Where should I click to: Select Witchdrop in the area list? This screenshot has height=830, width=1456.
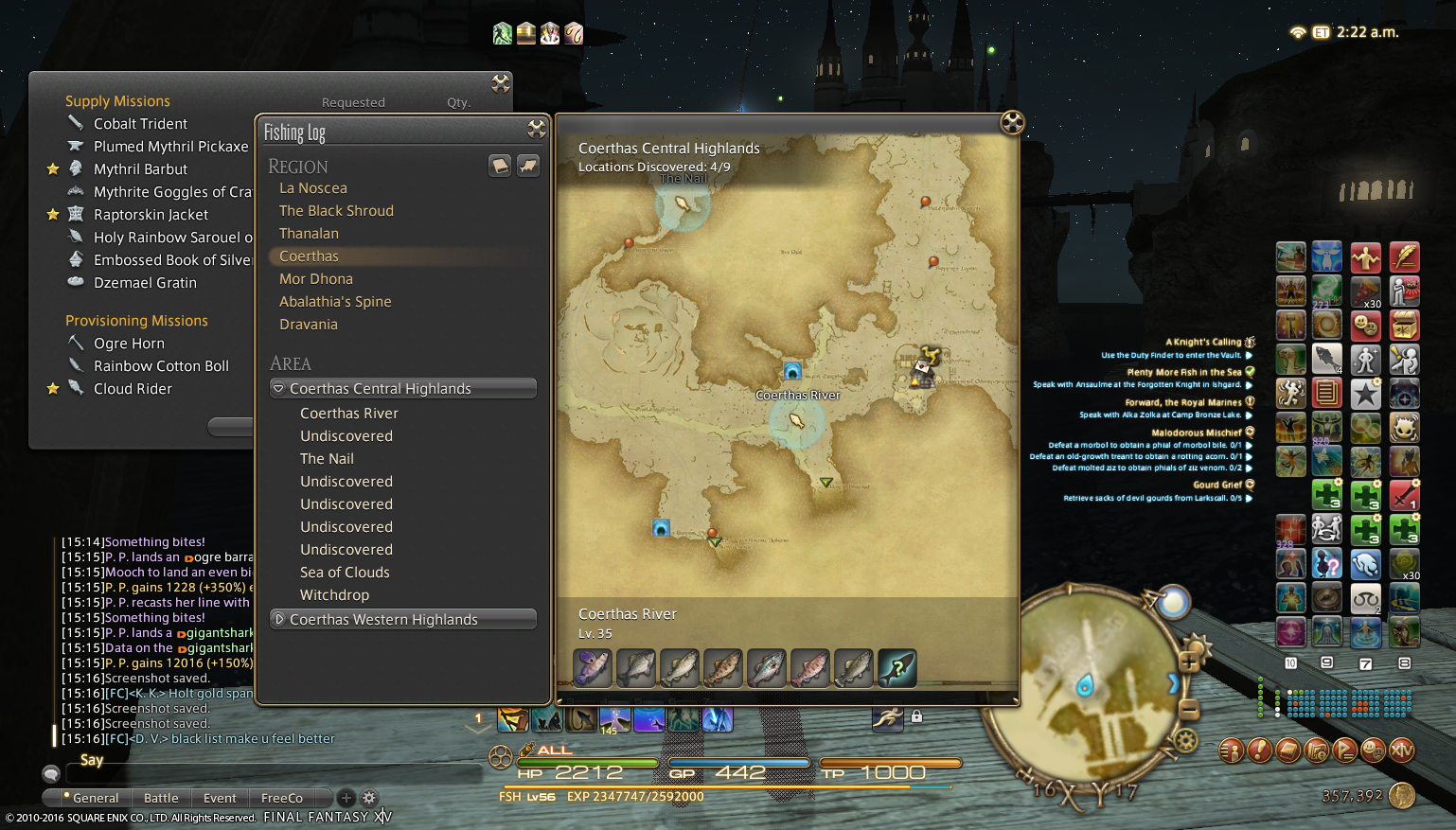coord(334,595)
